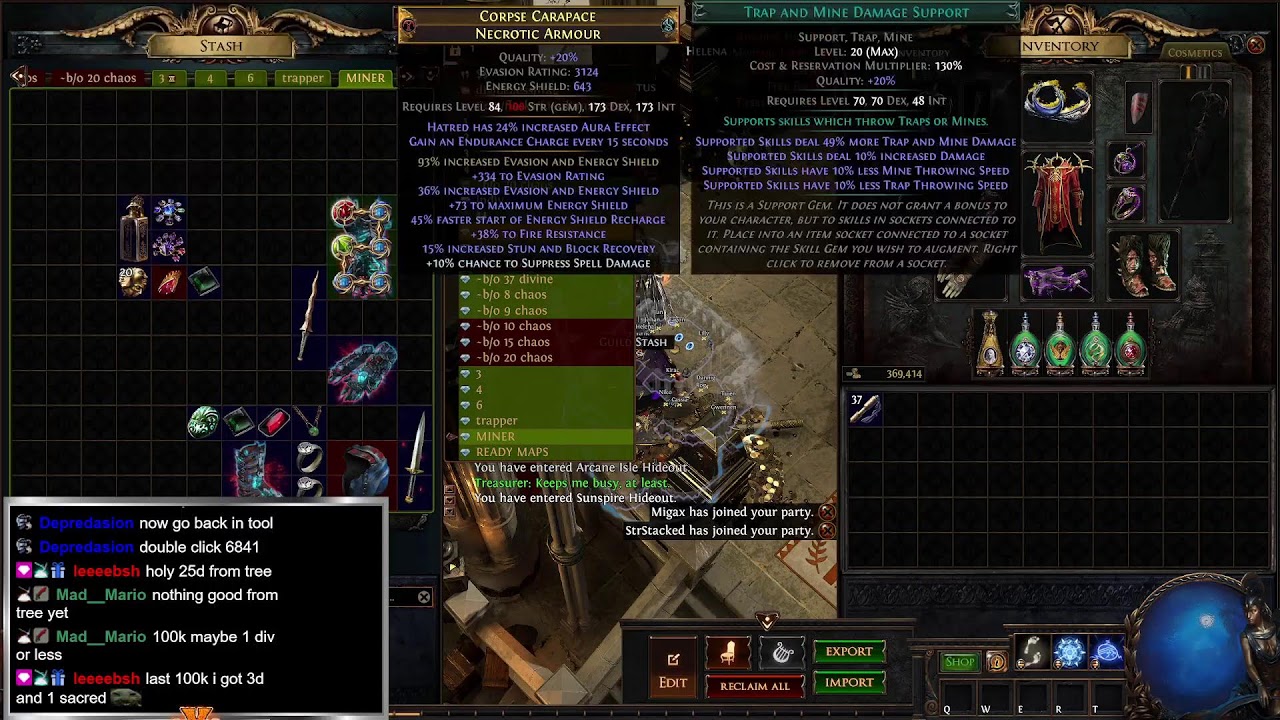Import a hideout layout
The height and width of the screenshot is (720, 1280).
(849, 683)
